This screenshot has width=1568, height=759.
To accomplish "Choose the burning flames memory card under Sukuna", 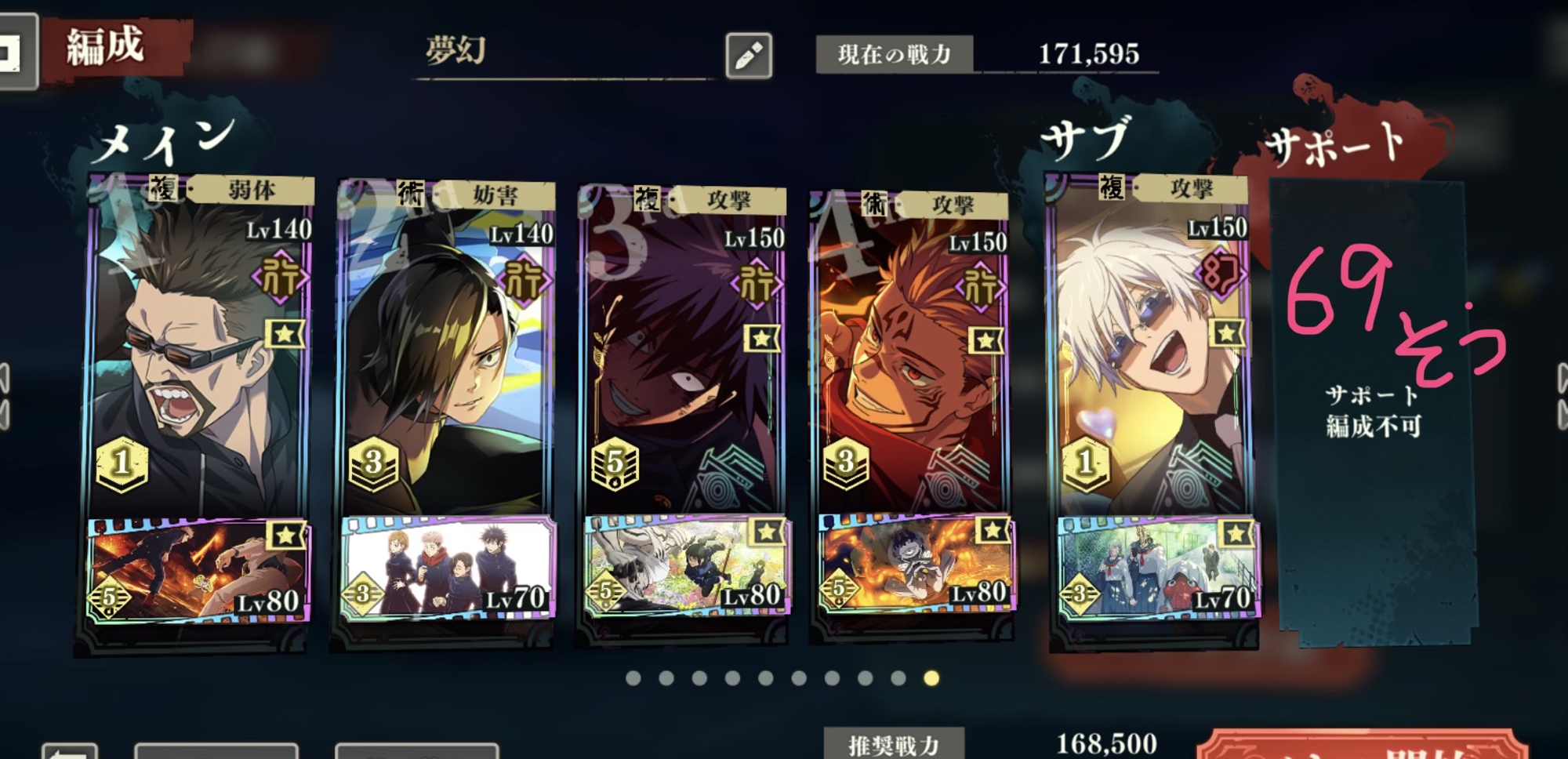I will [x=914, y=565].
